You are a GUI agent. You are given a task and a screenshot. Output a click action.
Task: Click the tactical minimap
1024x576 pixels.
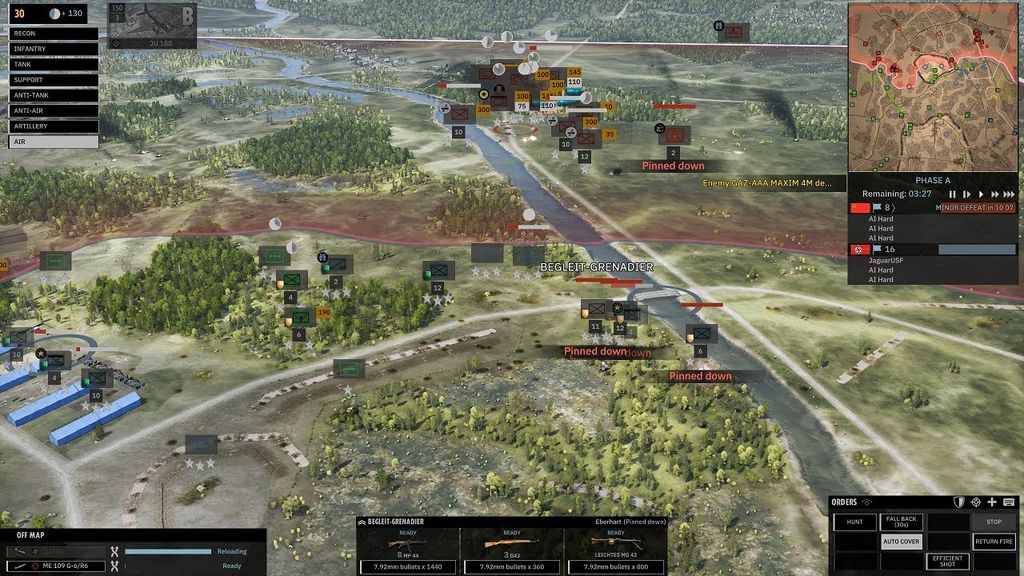(x=932, y=86)
